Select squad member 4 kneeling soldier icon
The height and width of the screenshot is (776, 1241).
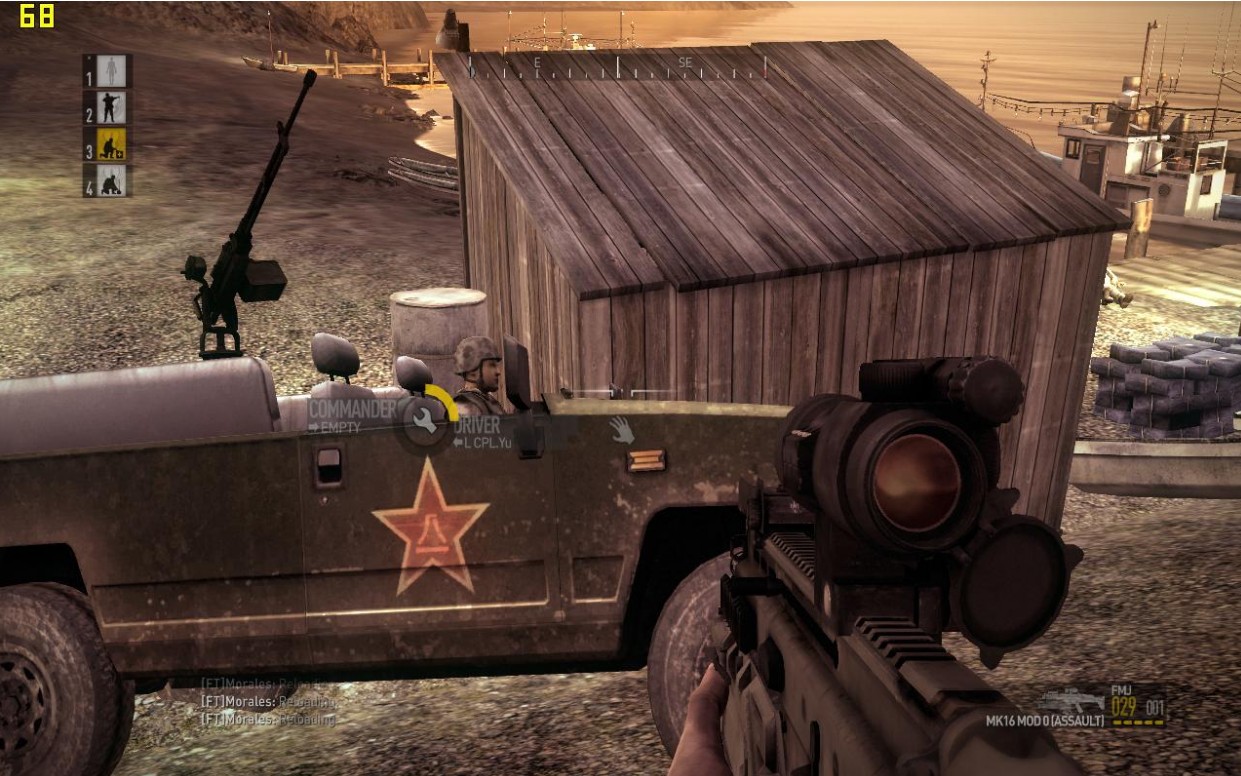click(111, 181)
